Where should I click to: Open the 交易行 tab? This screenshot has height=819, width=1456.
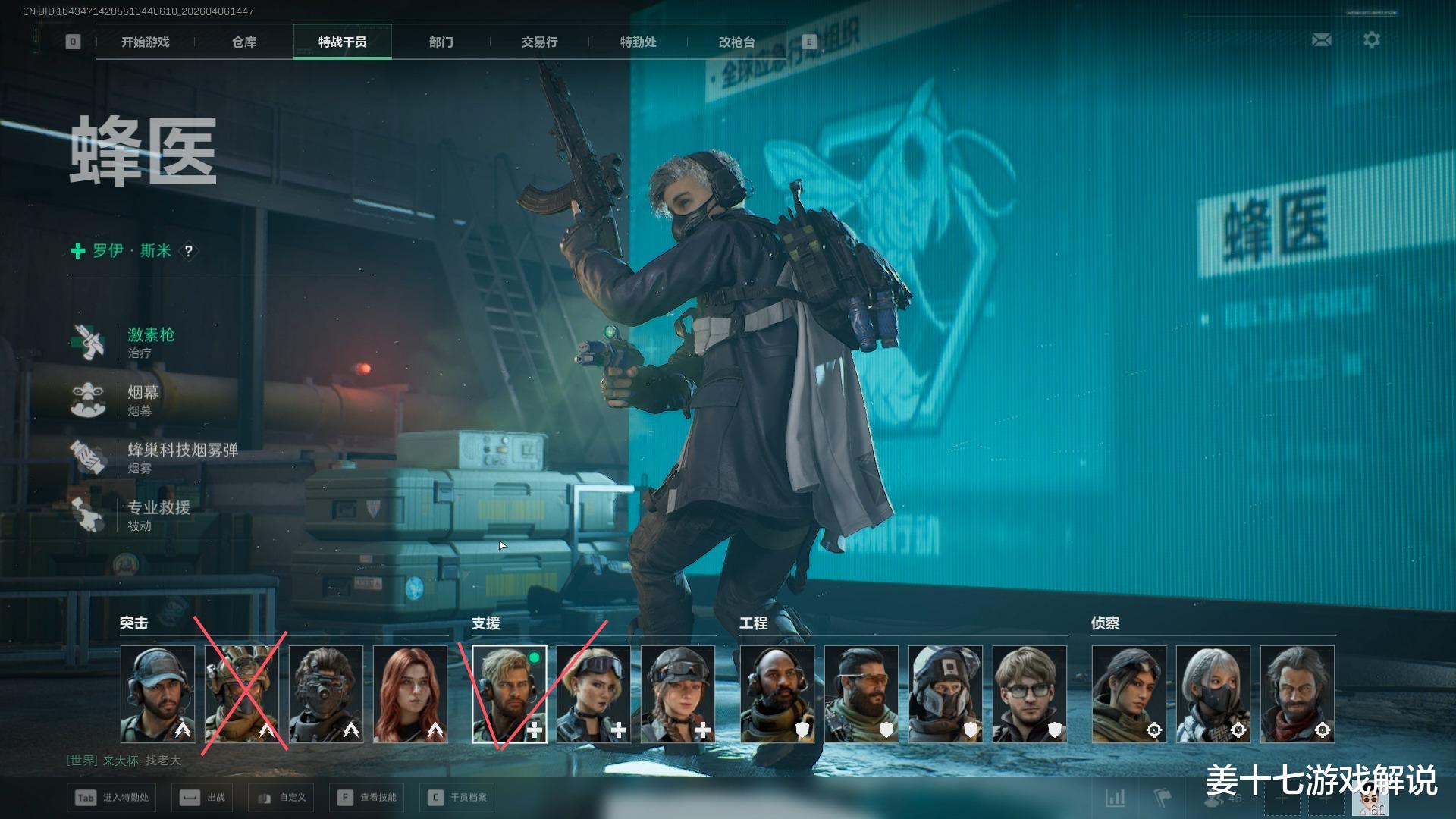[x=540, y=42]
